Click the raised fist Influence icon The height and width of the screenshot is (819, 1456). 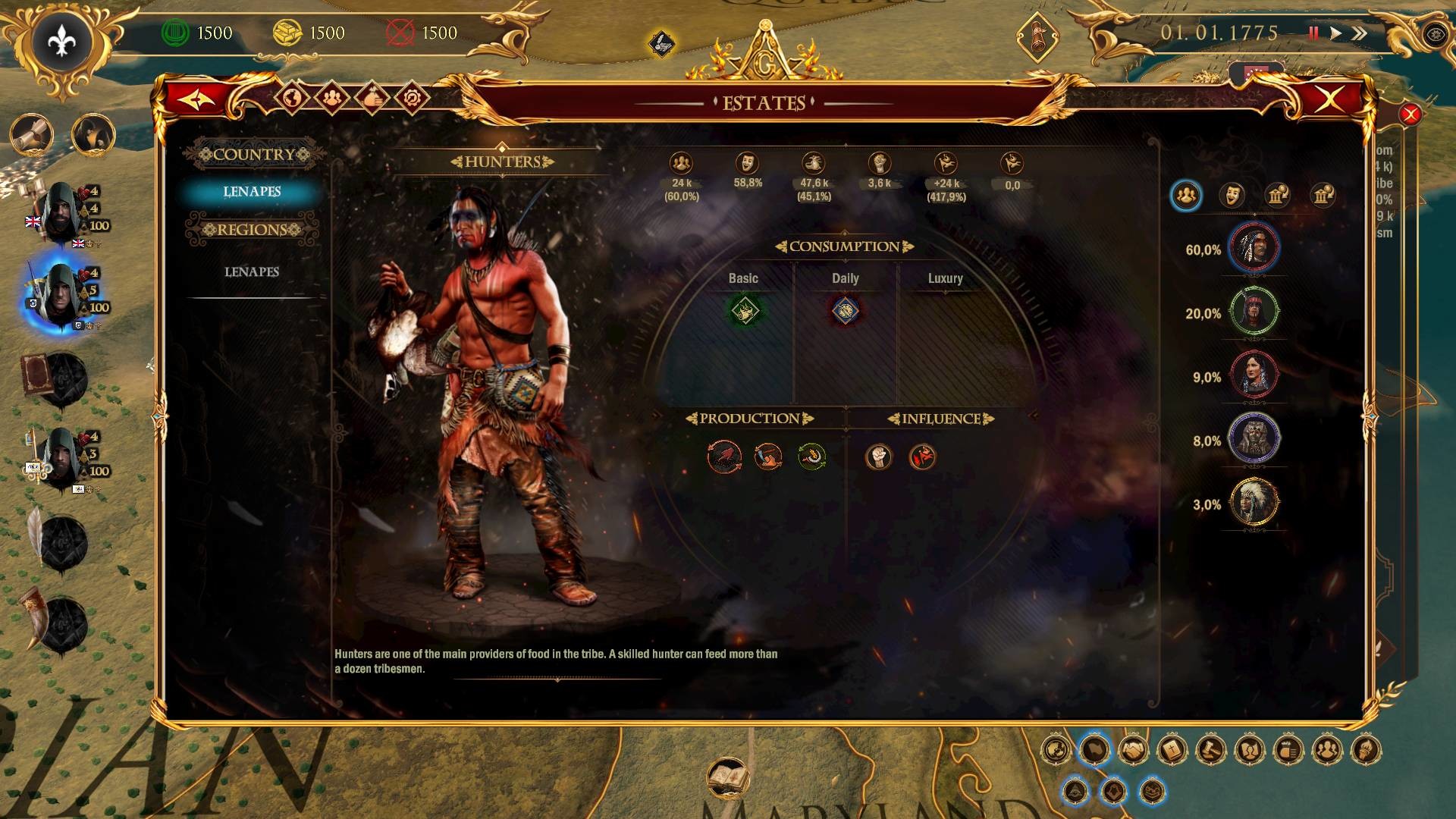(879, 457)
